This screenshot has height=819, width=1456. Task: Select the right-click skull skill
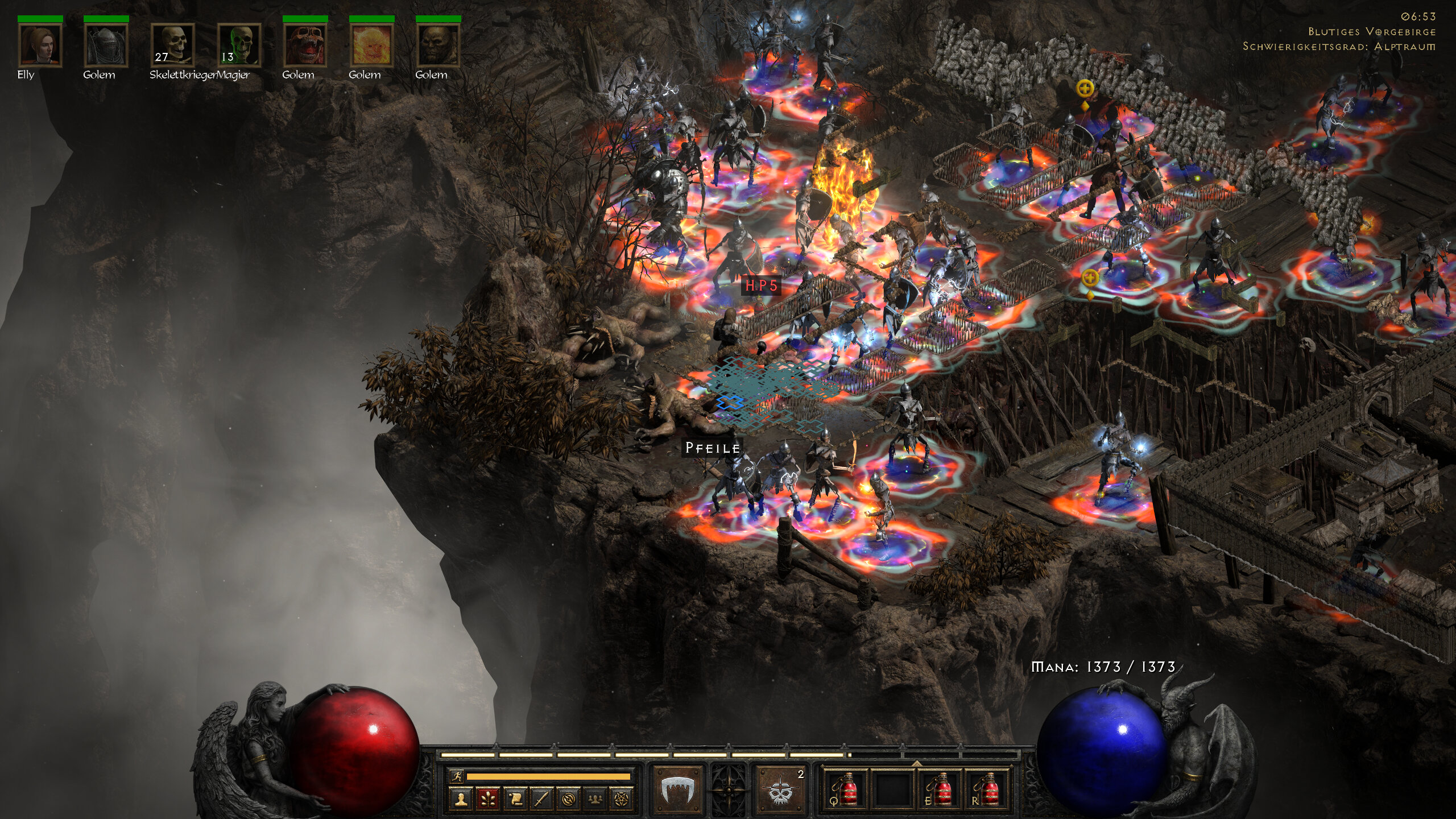click(781, 791)
